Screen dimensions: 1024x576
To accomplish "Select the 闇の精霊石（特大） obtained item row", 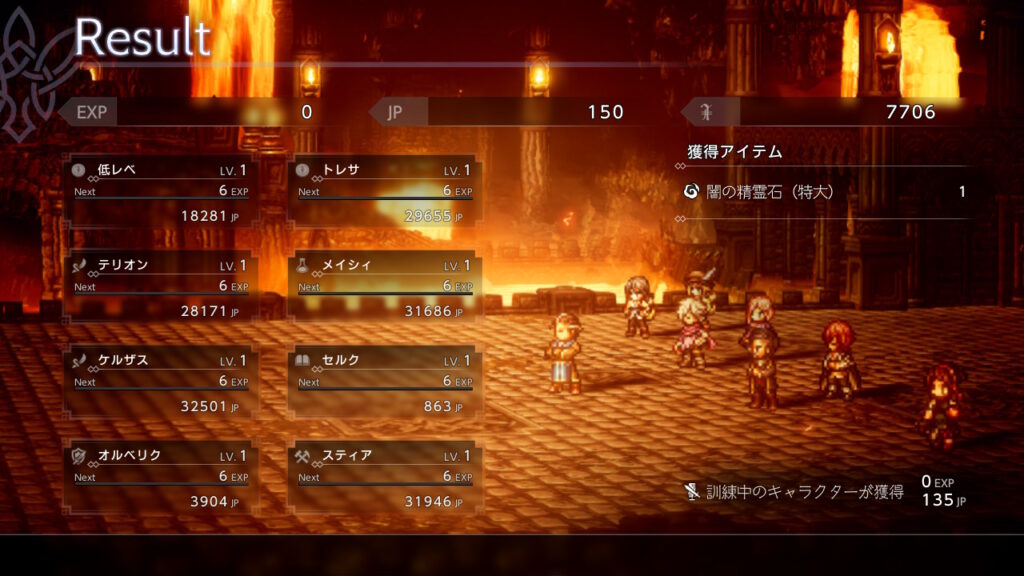I will (824, 191).
